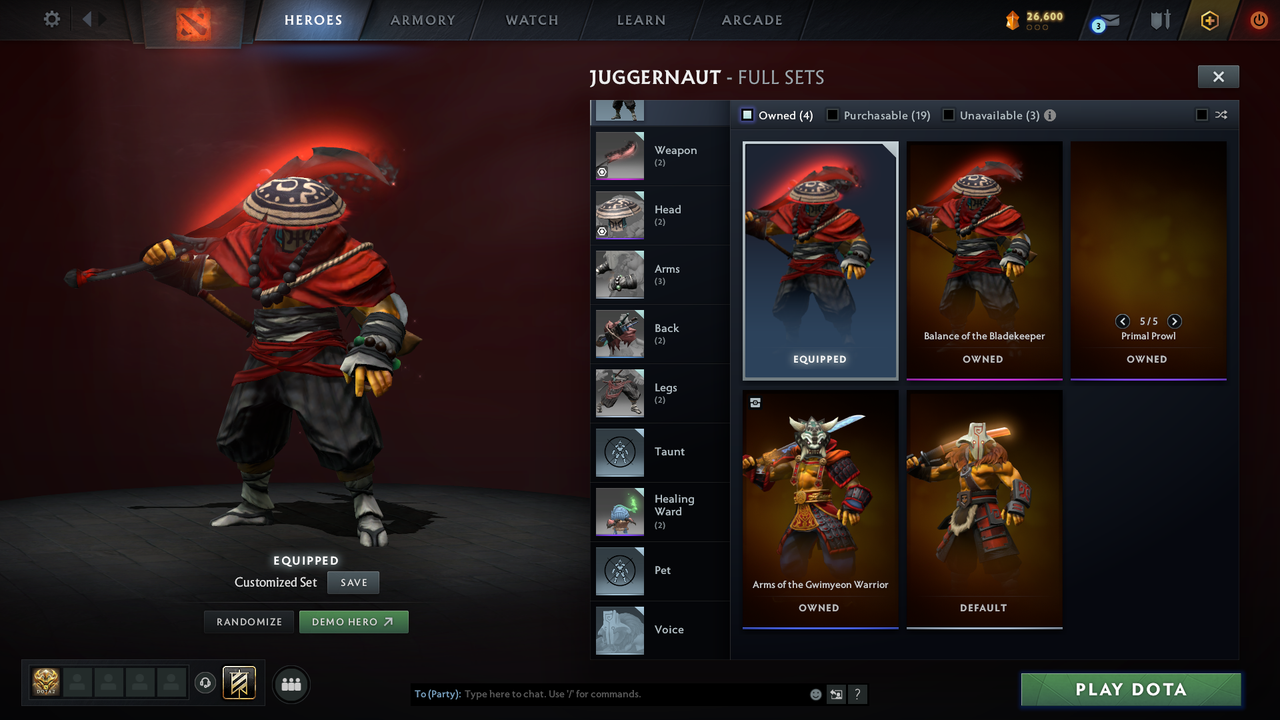Image resolution: width=1280 pixels, height=720 pixels.
Task: Click the next arrow on Primal Prowl style
Action: pos(1175,322)
